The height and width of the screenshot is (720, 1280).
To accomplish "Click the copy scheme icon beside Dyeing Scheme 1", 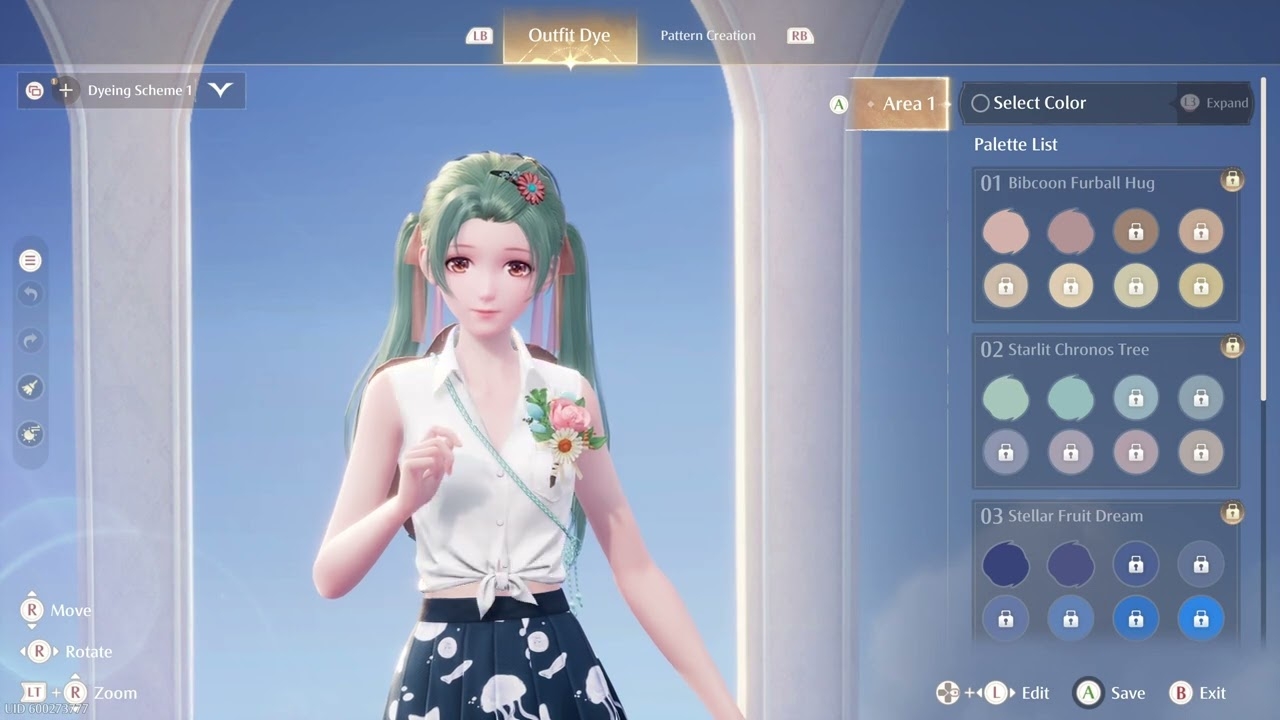I will click(x=33, y=90).
